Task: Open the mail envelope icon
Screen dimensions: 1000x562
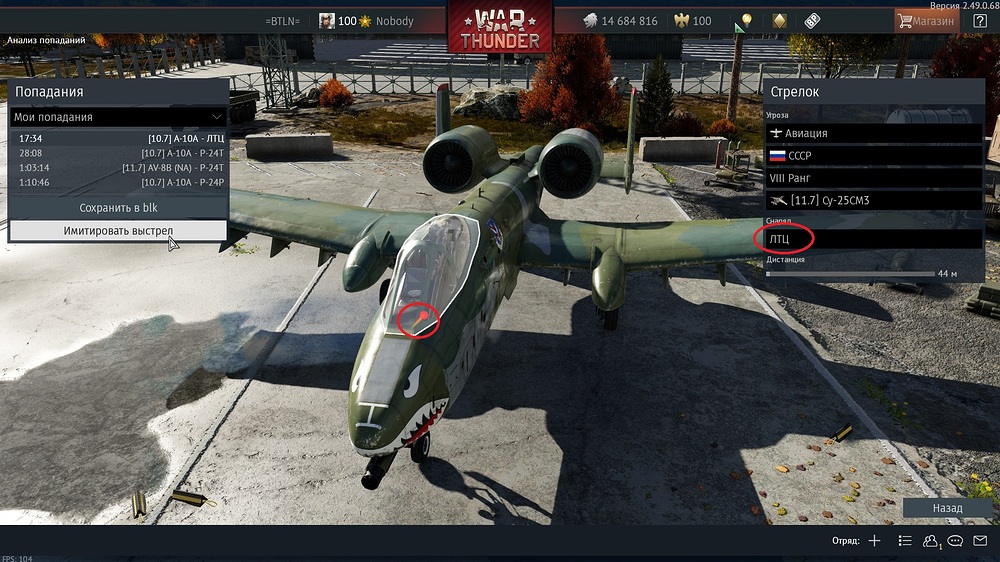Action: [980, 541]
